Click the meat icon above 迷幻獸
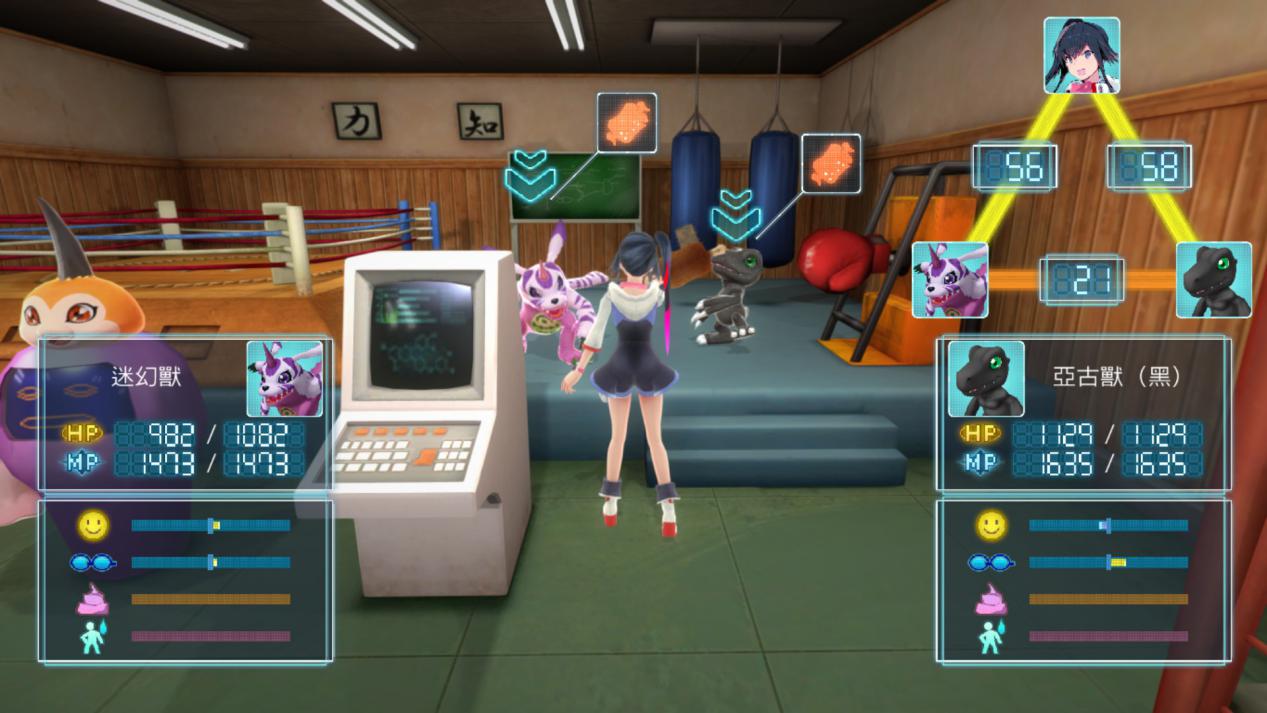The width and height of the screenshot is (1267, 713). [x=627, y=122]
